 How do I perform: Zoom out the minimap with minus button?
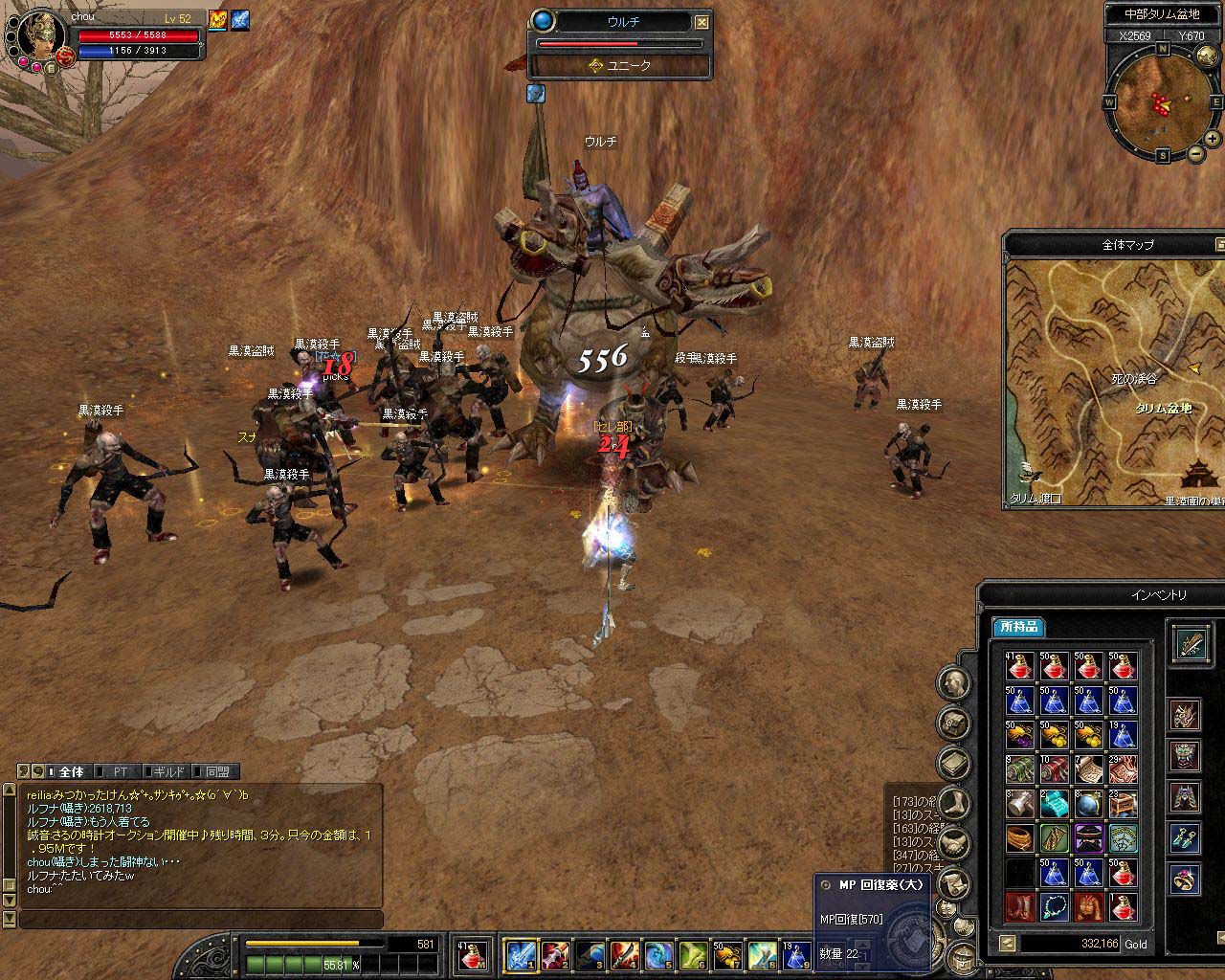(x=1195, y=153)
